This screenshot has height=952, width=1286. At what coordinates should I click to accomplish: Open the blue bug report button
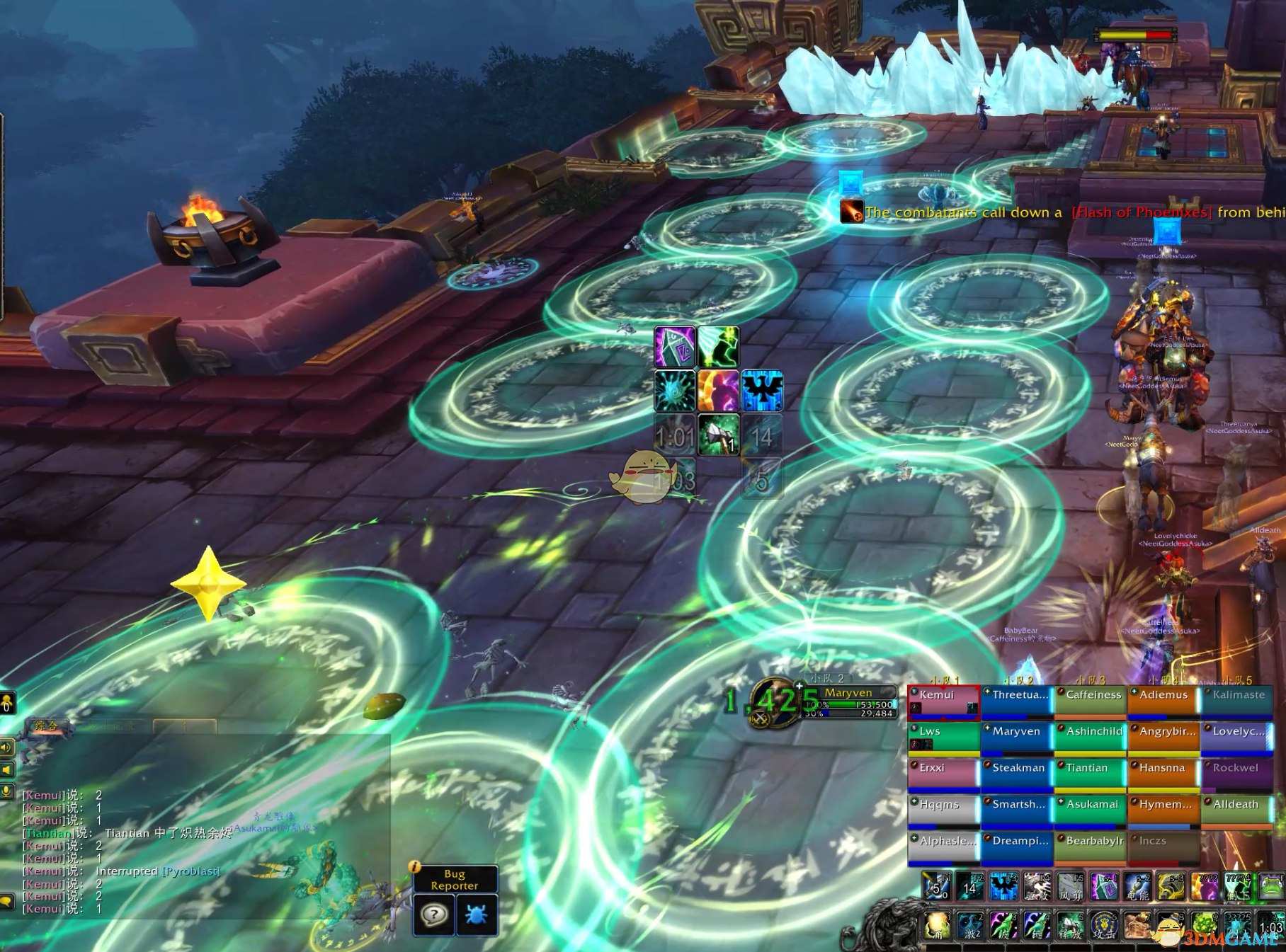[x=477, y=915]
